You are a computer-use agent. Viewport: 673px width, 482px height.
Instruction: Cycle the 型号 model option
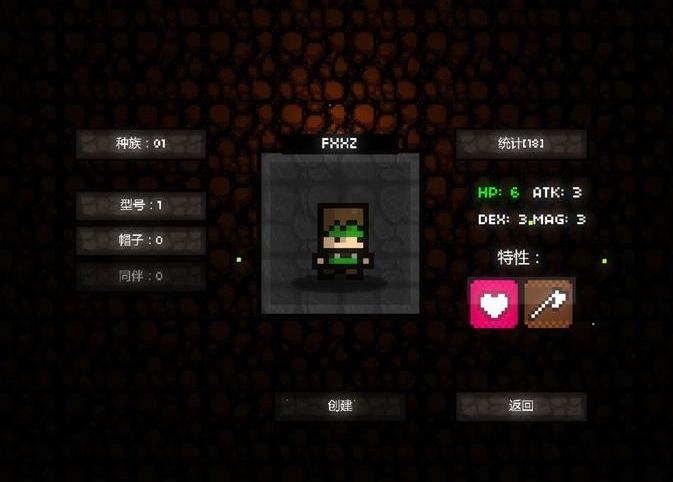pyautogui.click(x=141, y=206)
